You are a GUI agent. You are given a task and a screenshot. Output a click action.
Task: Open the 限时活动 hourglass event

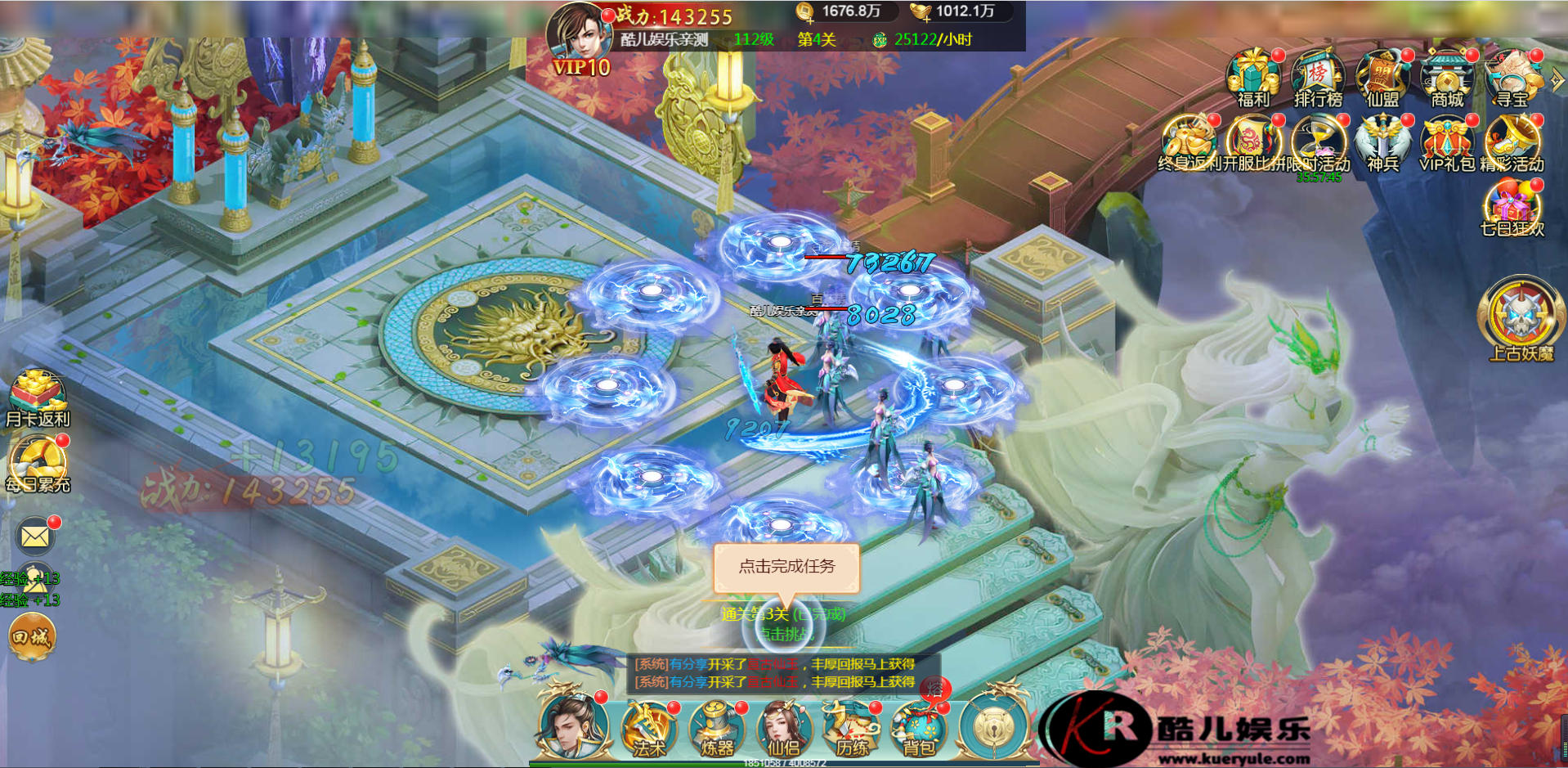click(1319, 141)
